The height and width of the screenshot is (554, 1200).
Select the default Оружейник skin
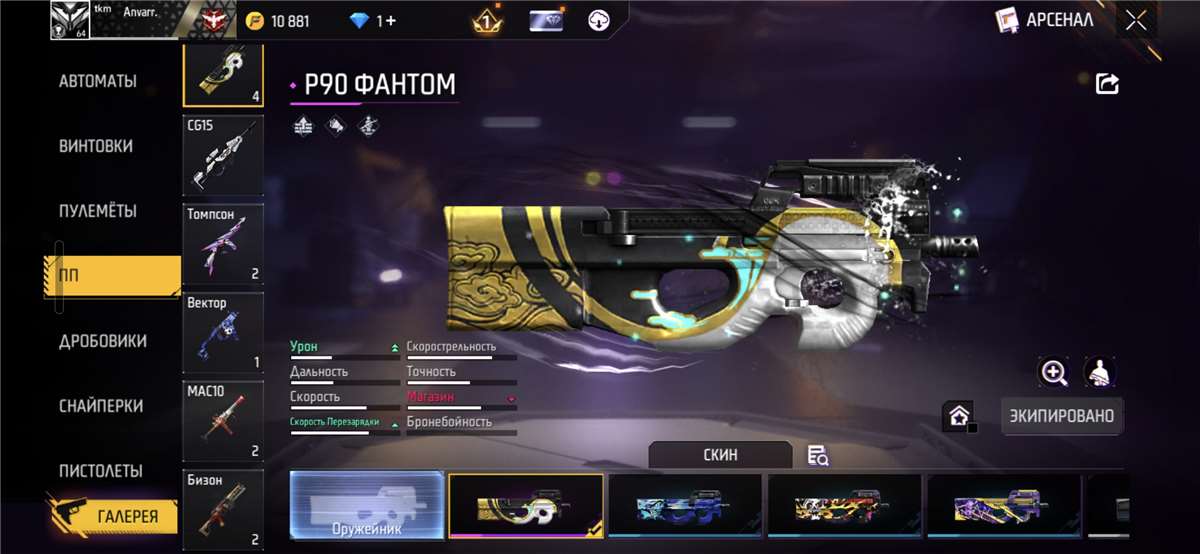coord(367,505)
